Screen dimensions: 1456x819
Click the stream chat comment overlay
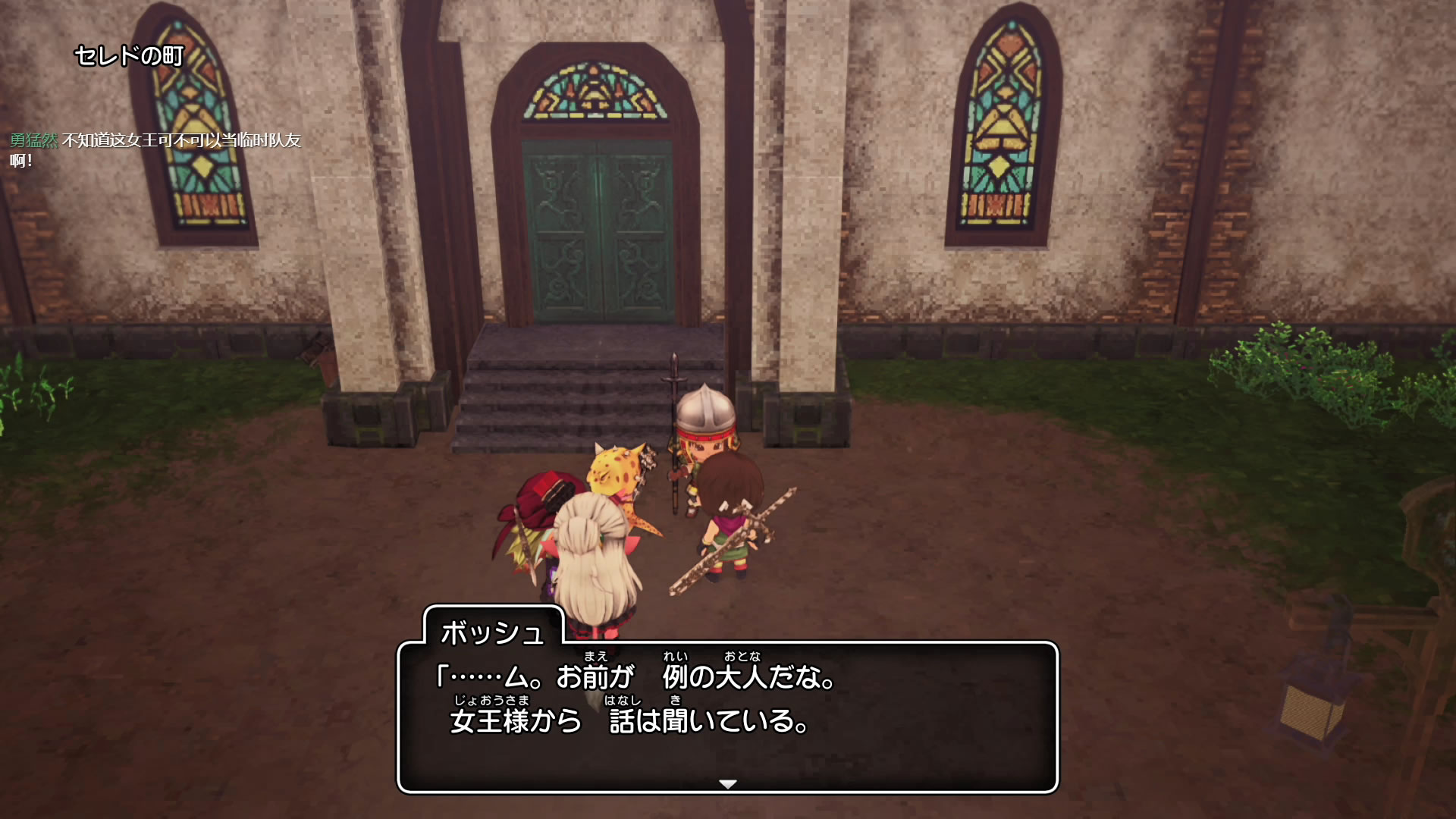[x=155, y=149]
